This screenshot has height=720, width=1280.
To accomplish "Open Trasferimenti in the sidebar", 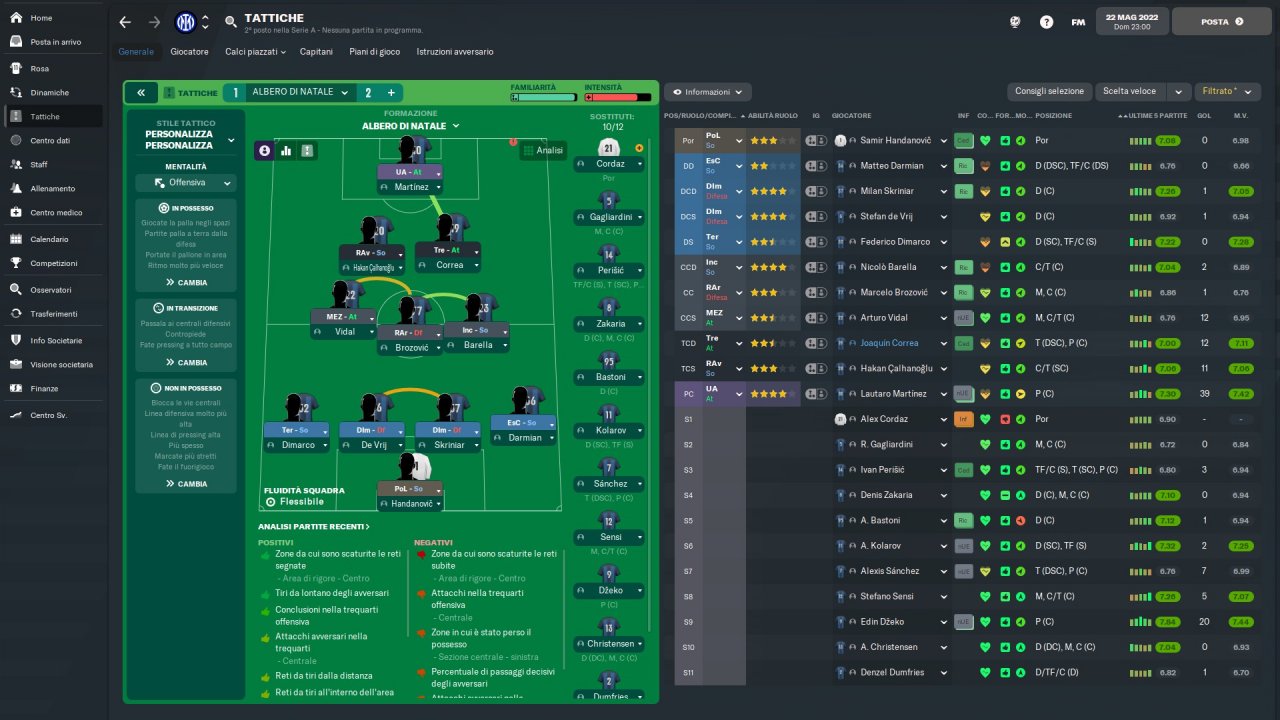I will coord(53,314).
